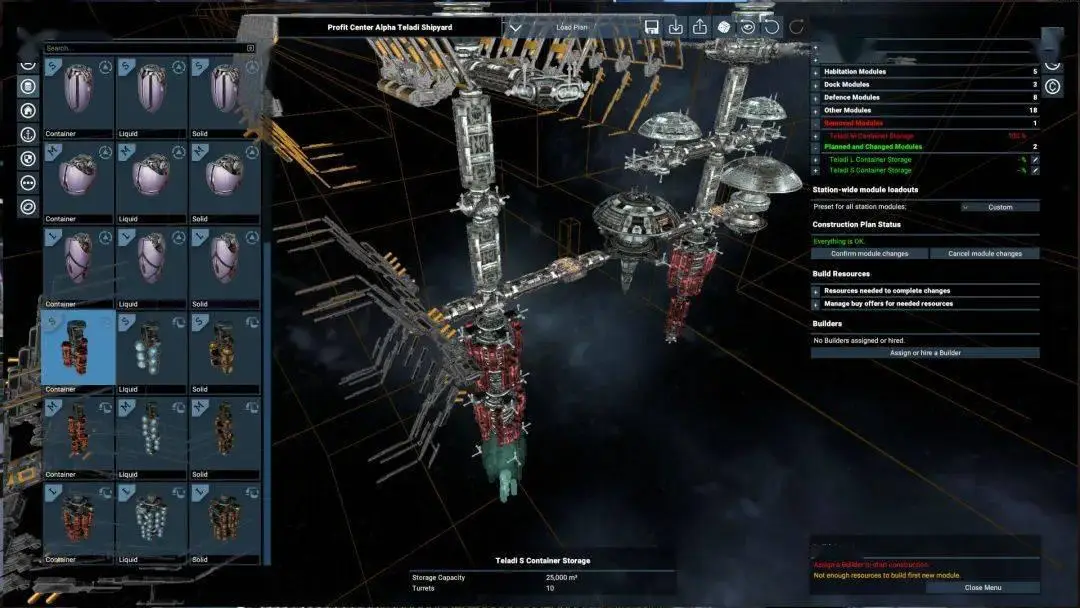This screenshot has height=608, width=1080.
Task: Expand Manage buy offers for needed resources
Action: pyautogui.click(x=815, y=304)
